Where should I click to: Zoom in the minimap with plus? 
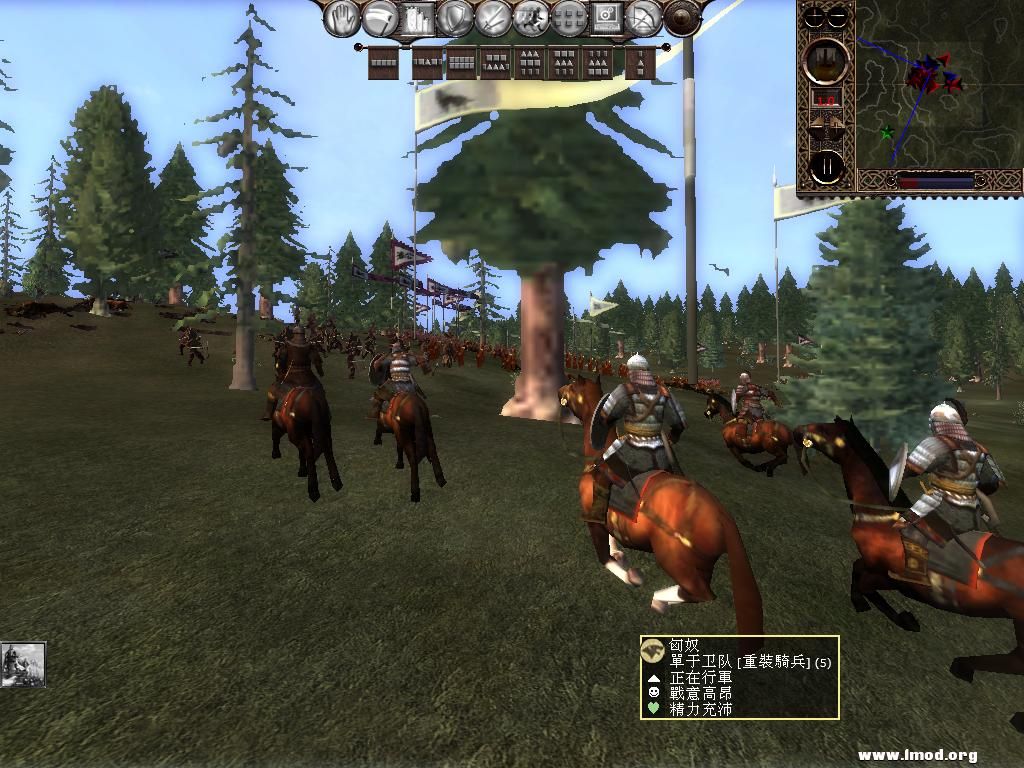coord(816,16)
